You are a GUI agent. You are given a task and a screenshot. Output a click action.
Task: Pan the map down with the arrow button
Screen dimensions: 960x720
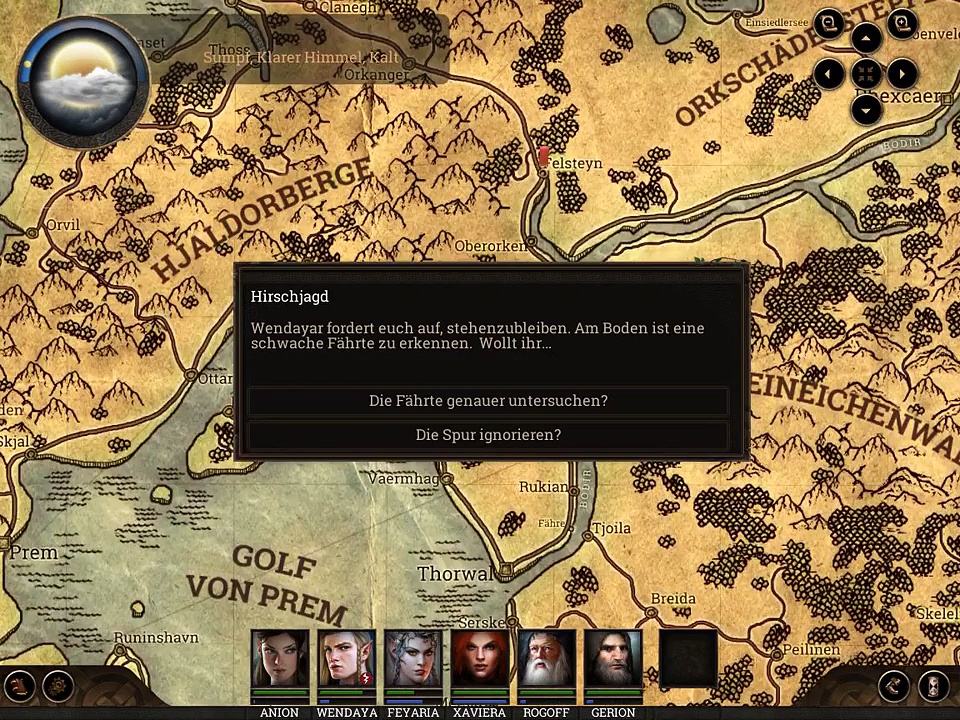coord(866,109)
